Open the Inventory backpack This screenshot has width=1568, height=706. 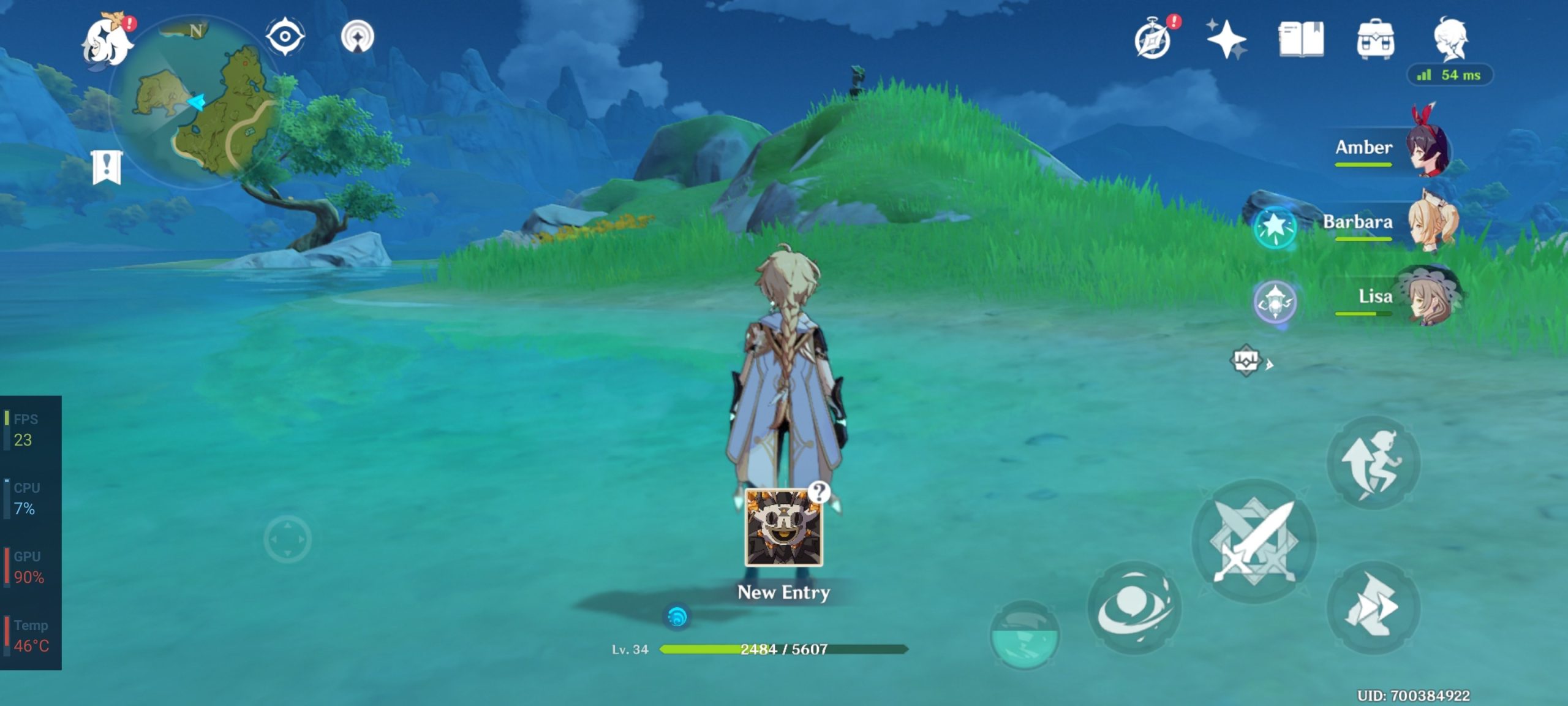pos(1376,40)
